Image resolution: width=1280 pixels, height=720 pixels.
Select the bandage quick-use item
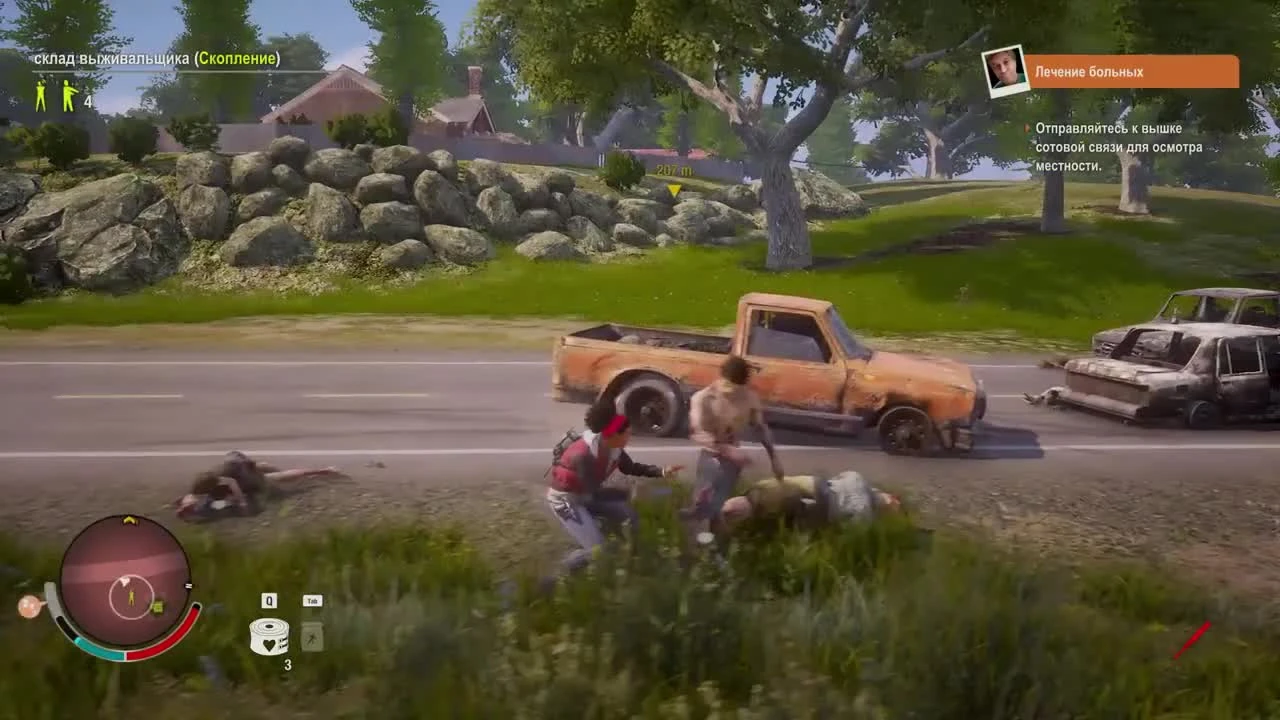[x=269, y=636]
